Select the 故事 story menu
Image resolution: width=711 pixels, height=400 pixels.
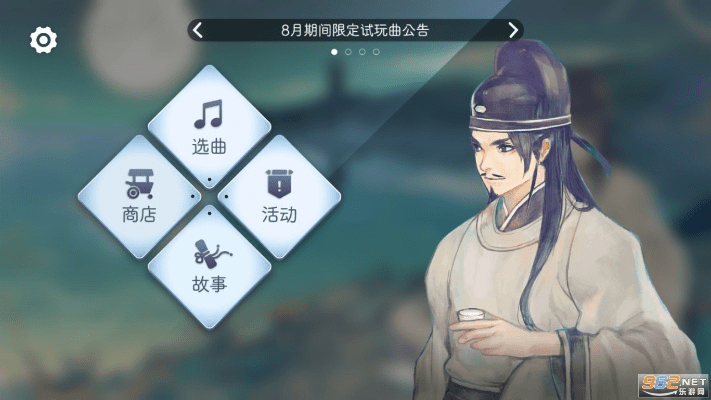point(209,264)
